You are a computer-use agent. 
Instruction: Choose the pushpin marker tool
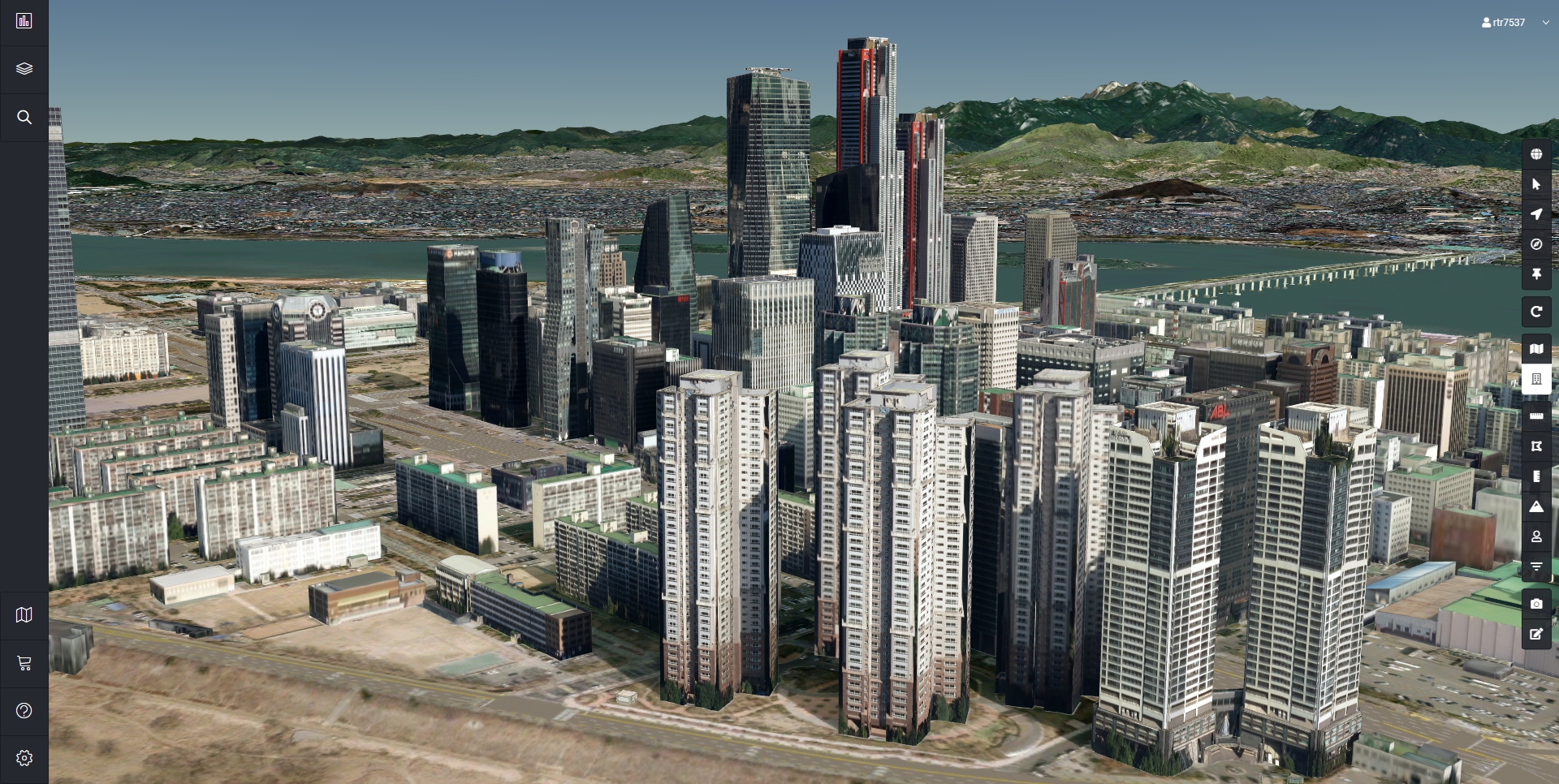tap(1536, 274)
